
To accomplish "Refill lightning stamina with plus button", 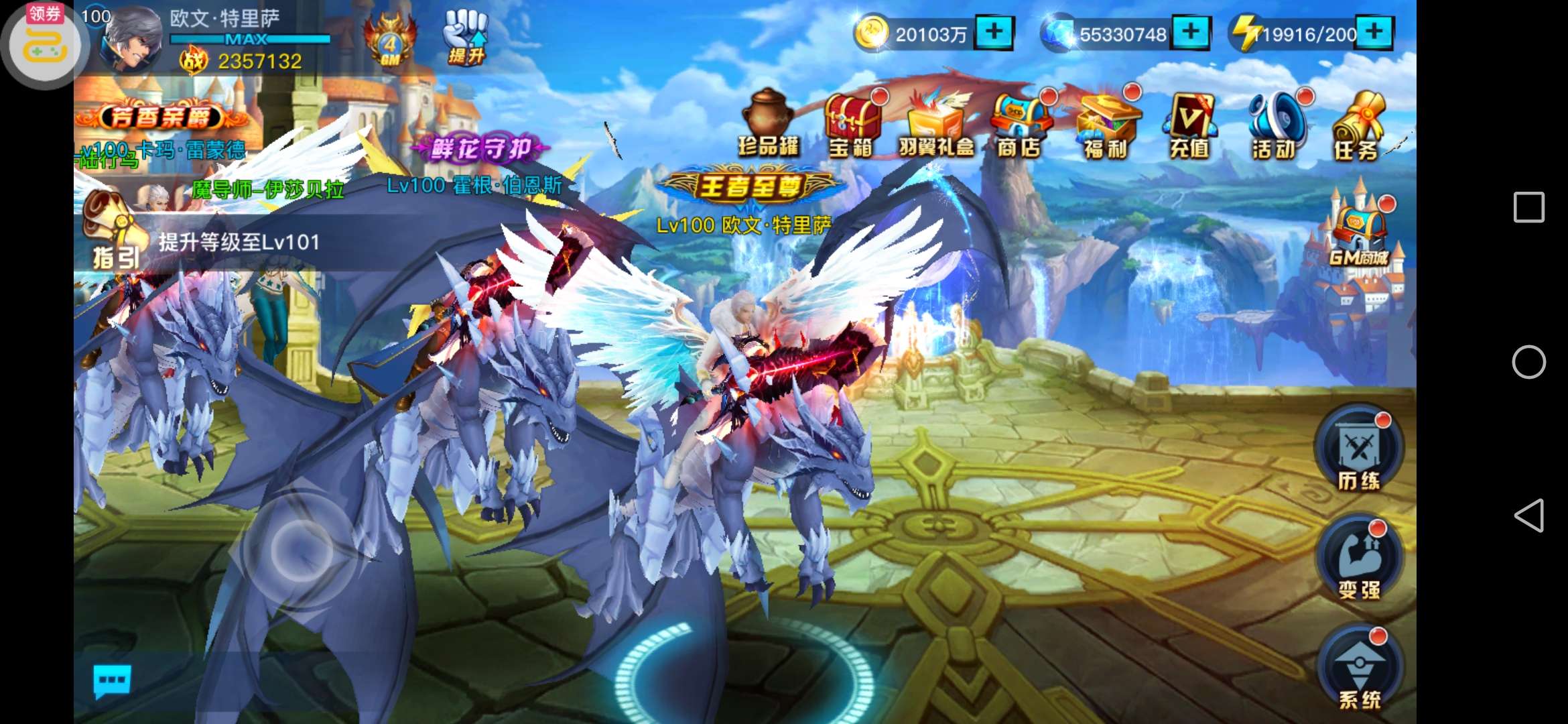I will click(1374, 32).
